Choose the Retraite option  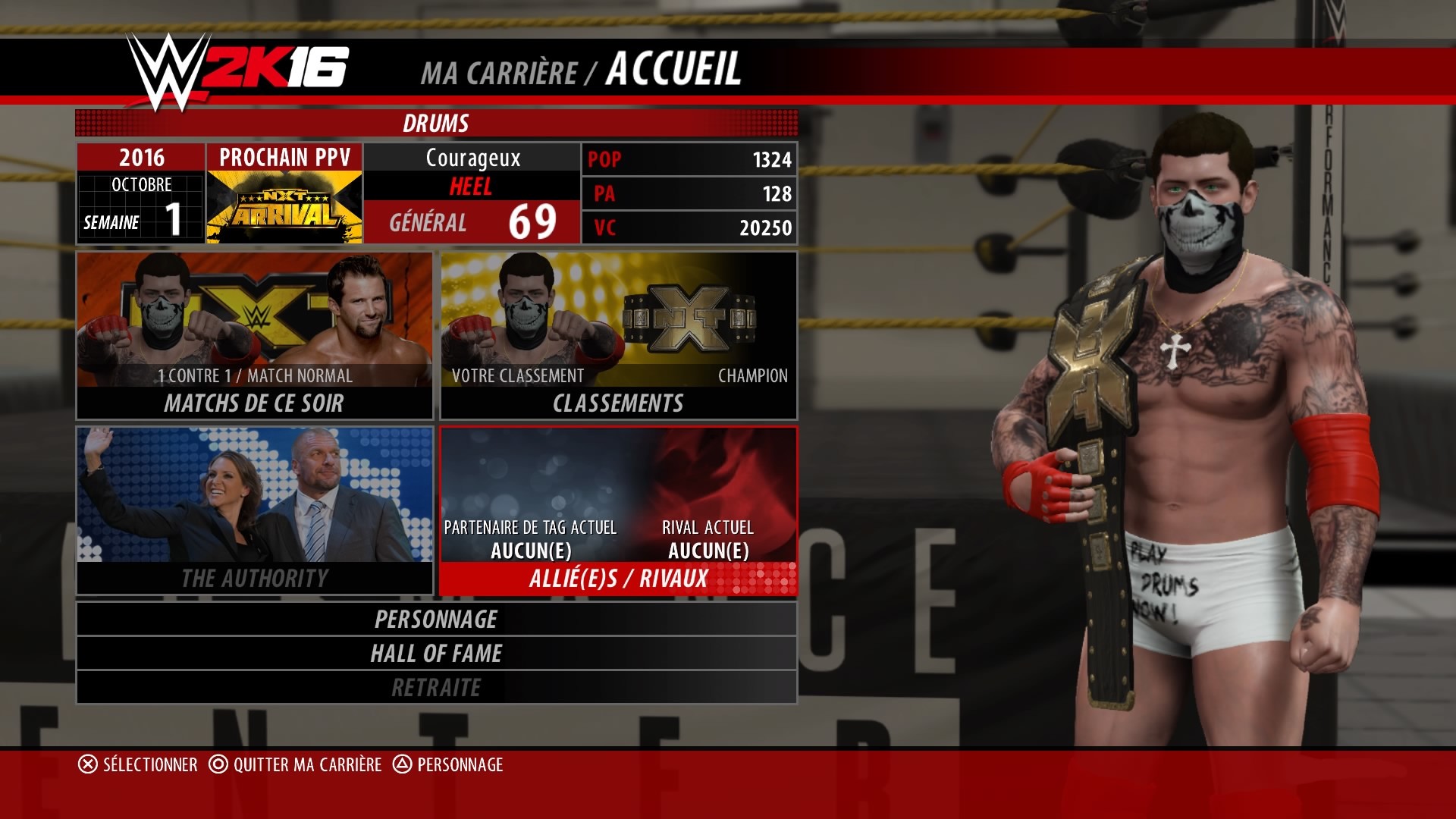coord(436,687)
